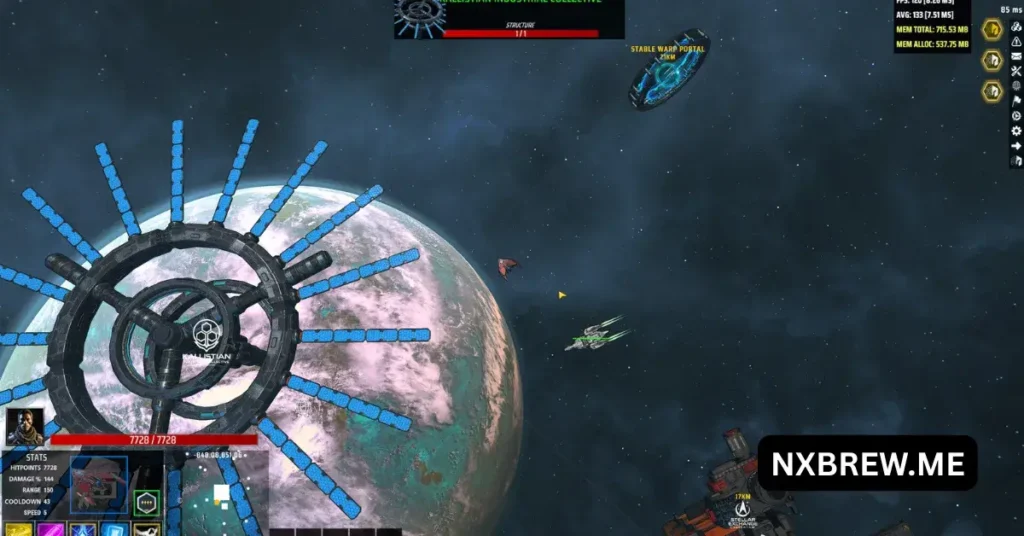This screenshot has height=536, width=1024.
Task: Open the warning triangle alerts
Action: (1017, 42)
